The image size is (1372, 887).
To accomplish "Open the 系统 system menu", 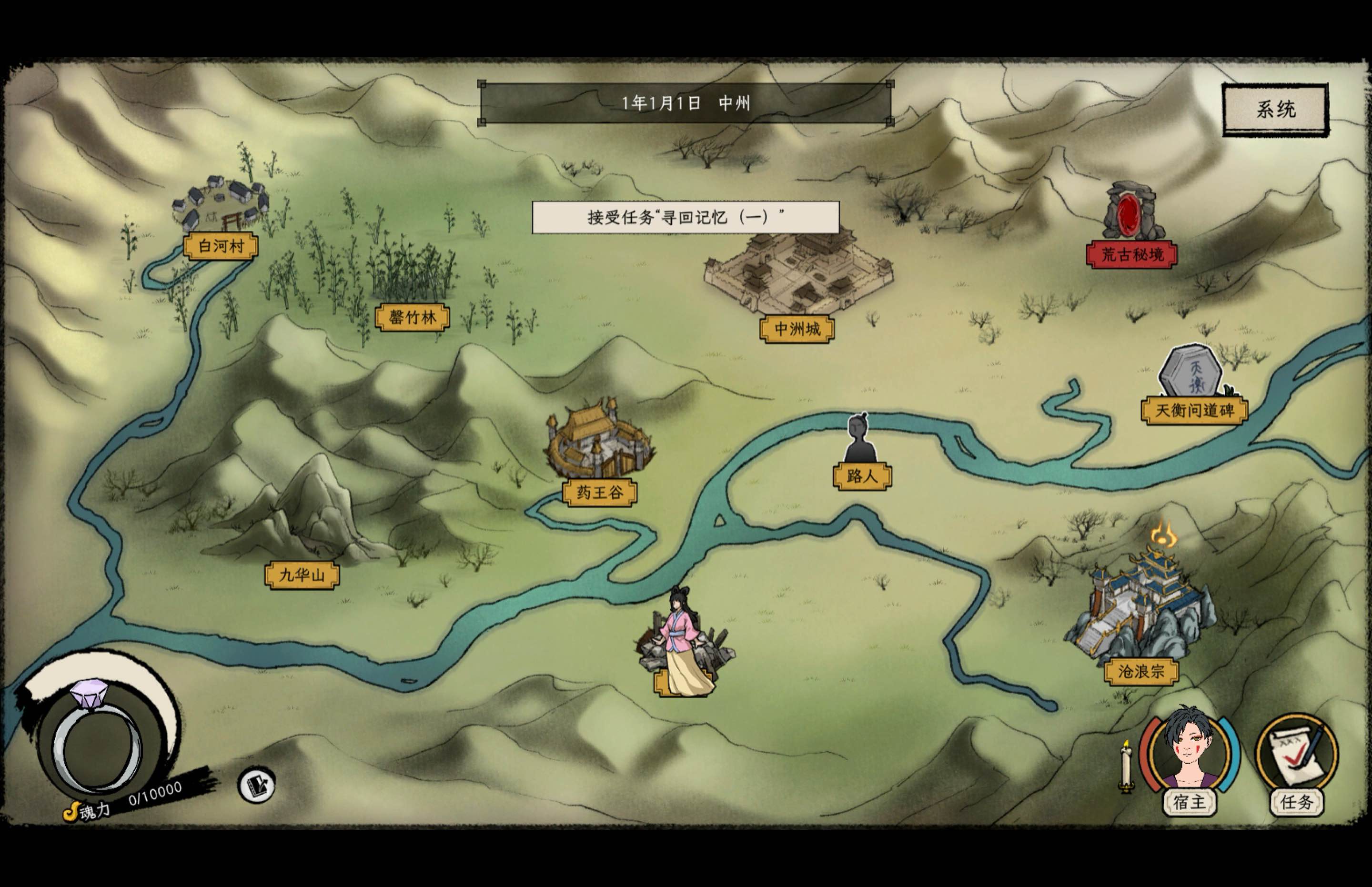I will [1276, 108].
